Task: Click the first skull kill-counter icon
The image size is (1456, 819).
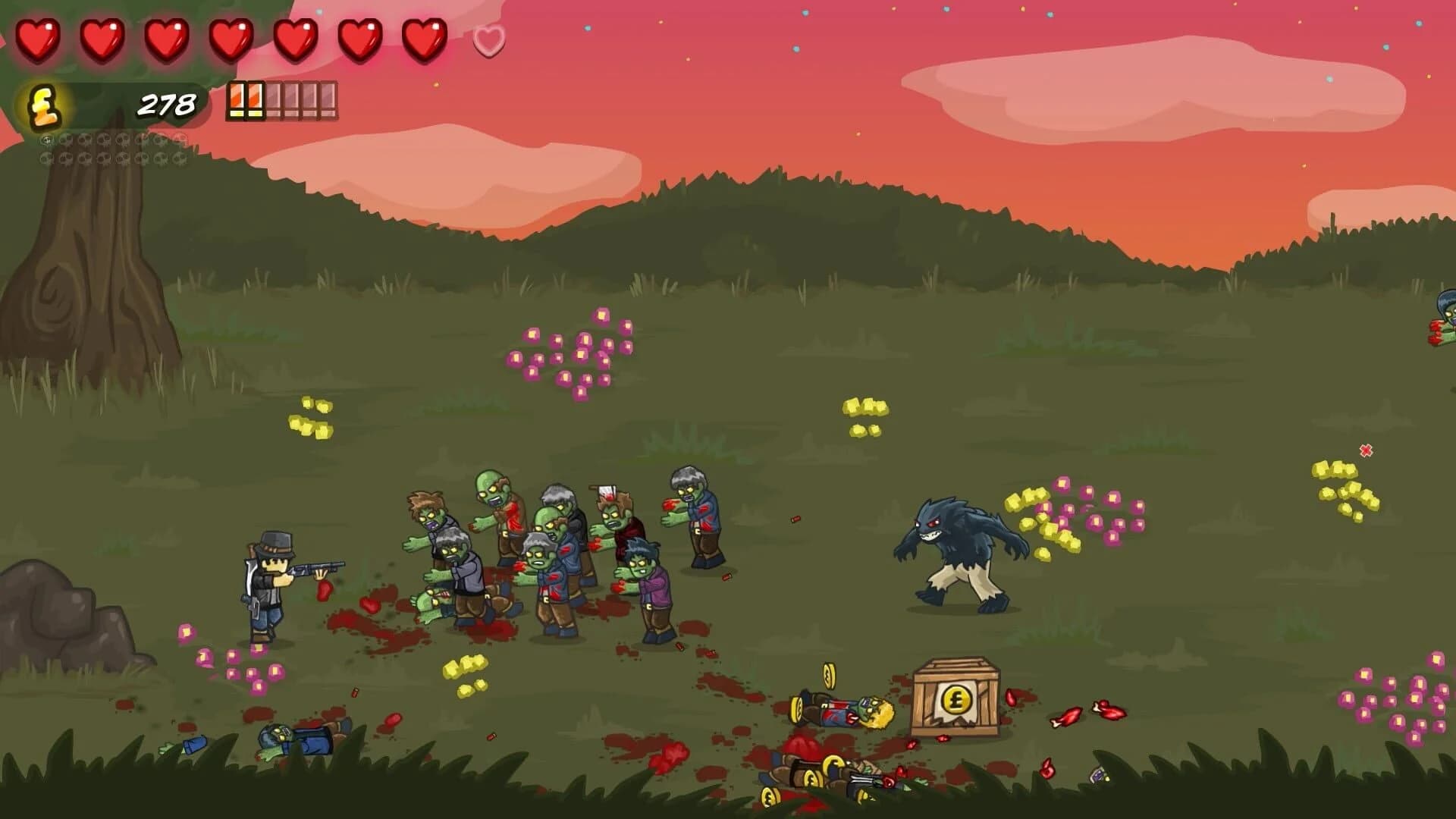Action: point(47,140)
